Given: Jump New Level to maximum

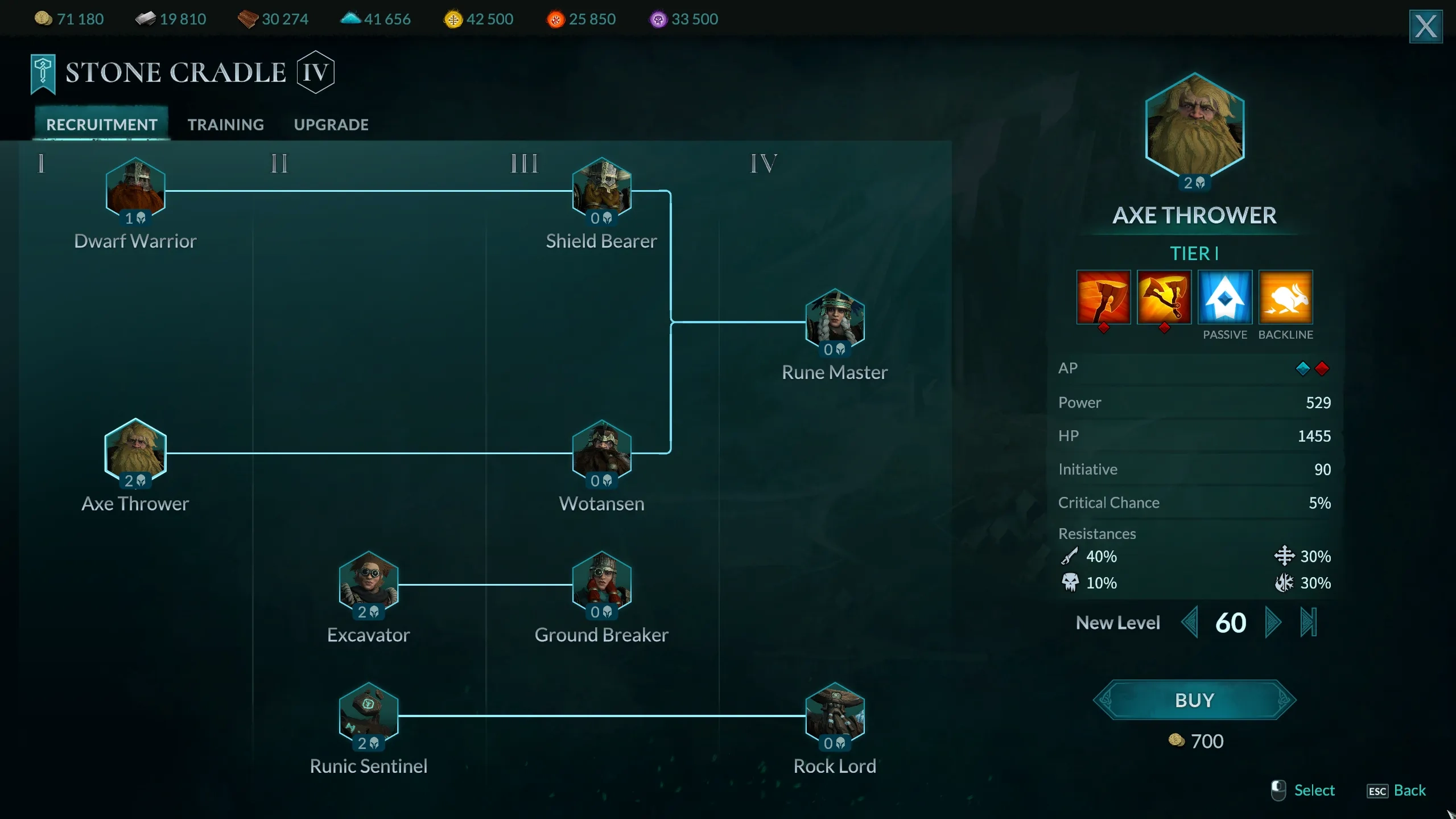Looking at the screenshot, I should tap(1308, 622).
